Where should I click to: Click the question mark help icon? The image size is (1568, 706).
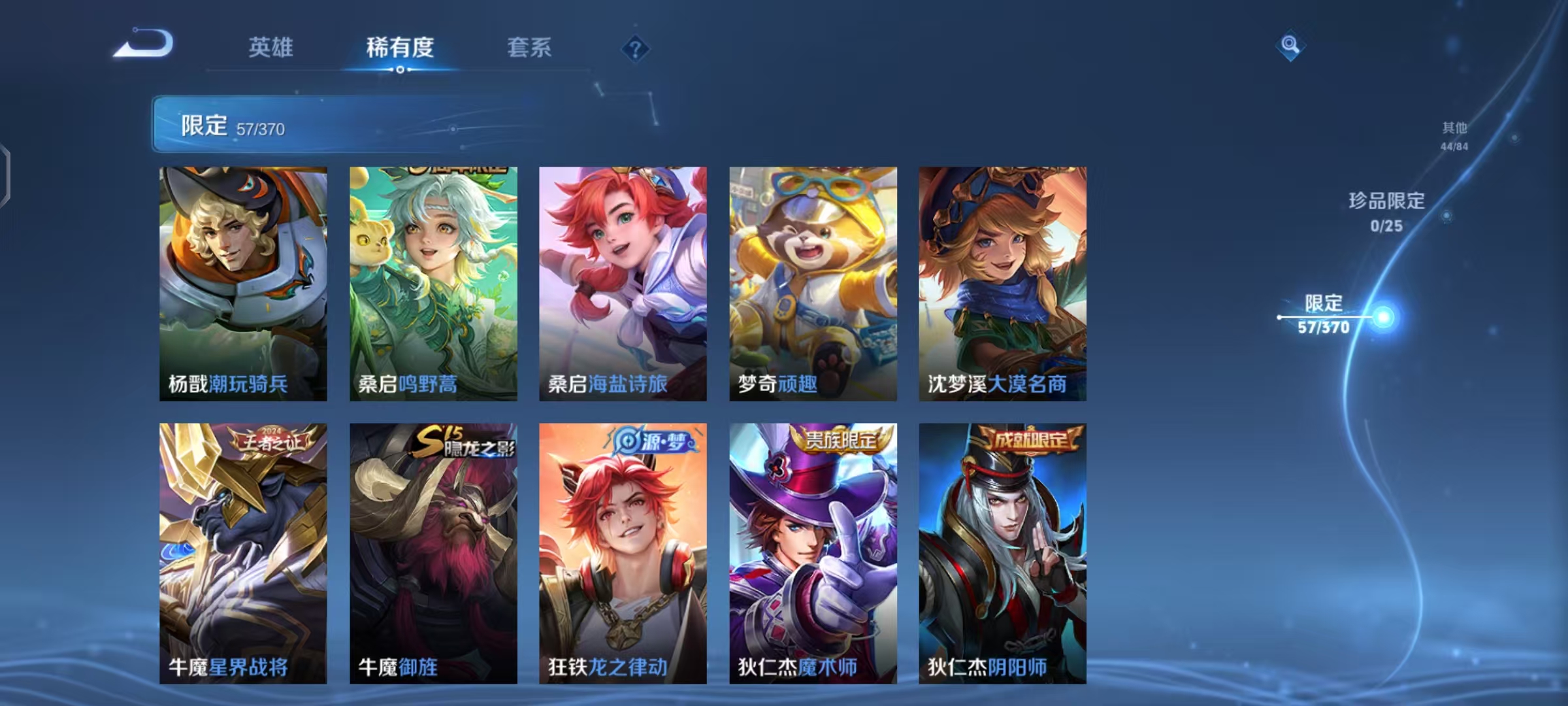point(634,50)
